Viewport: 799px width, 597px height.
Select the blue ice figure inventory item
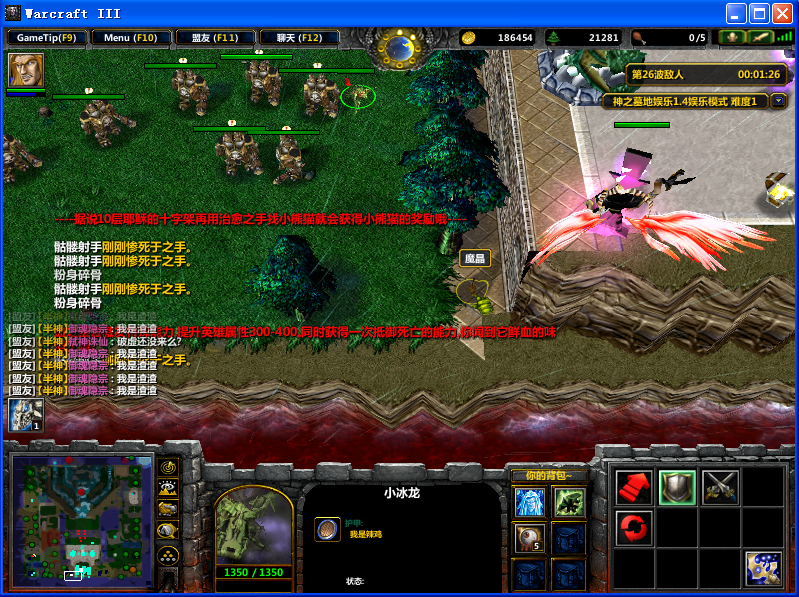(x=529, y=502)
